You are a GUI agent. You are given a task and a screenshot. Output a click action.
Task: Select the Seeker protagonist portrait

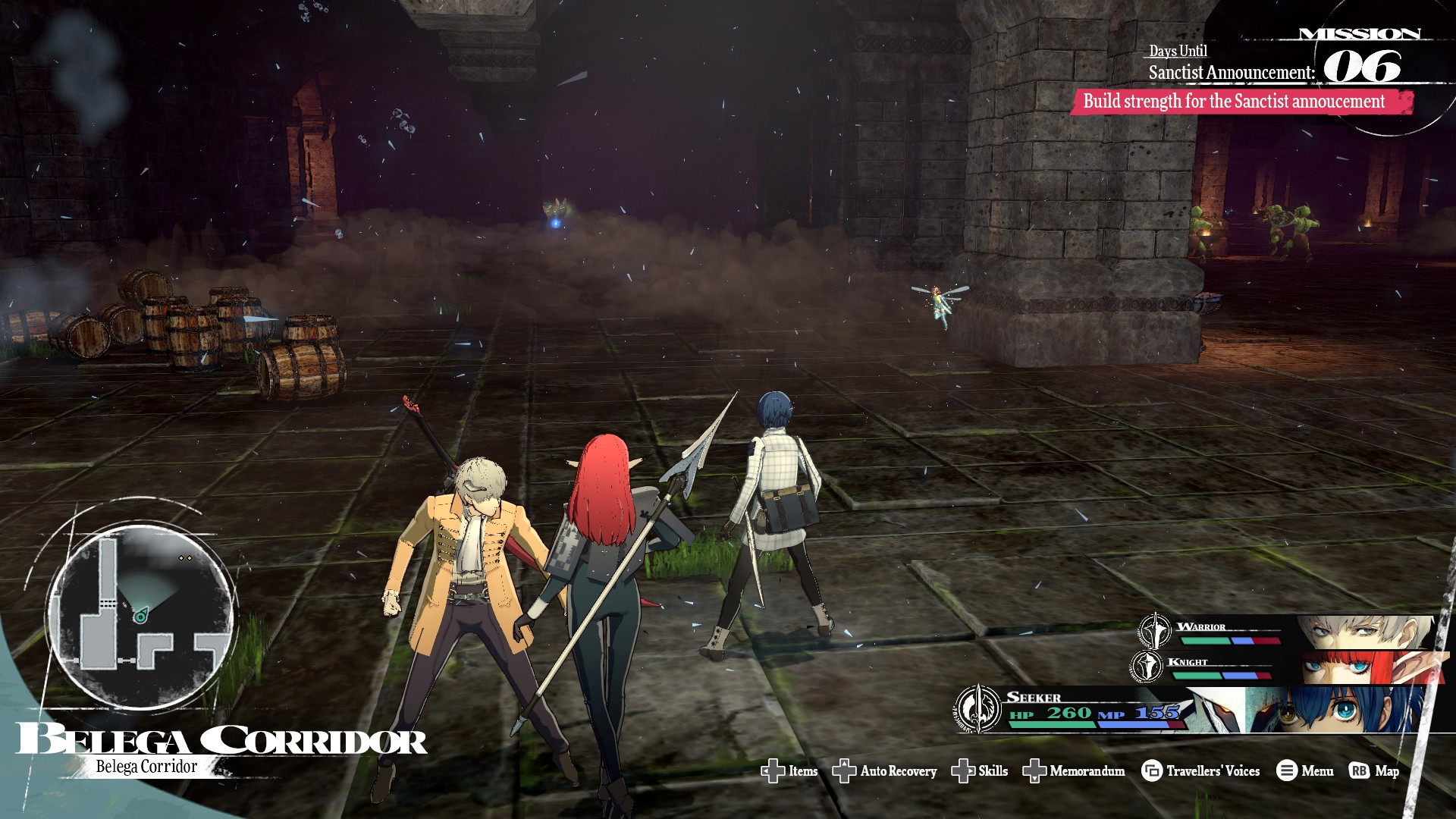coord(1335,711)
